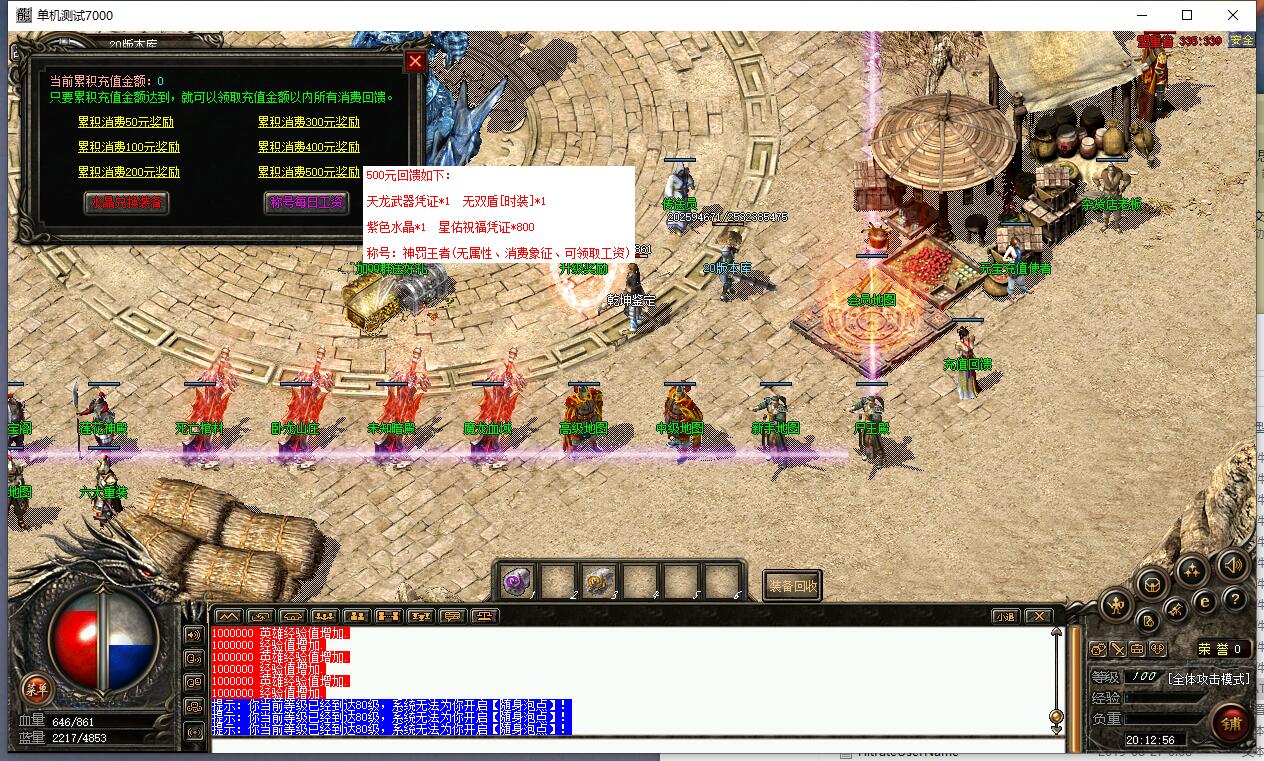
Task: Click the 水晶兑换装备 button
Action: point(126,203)
